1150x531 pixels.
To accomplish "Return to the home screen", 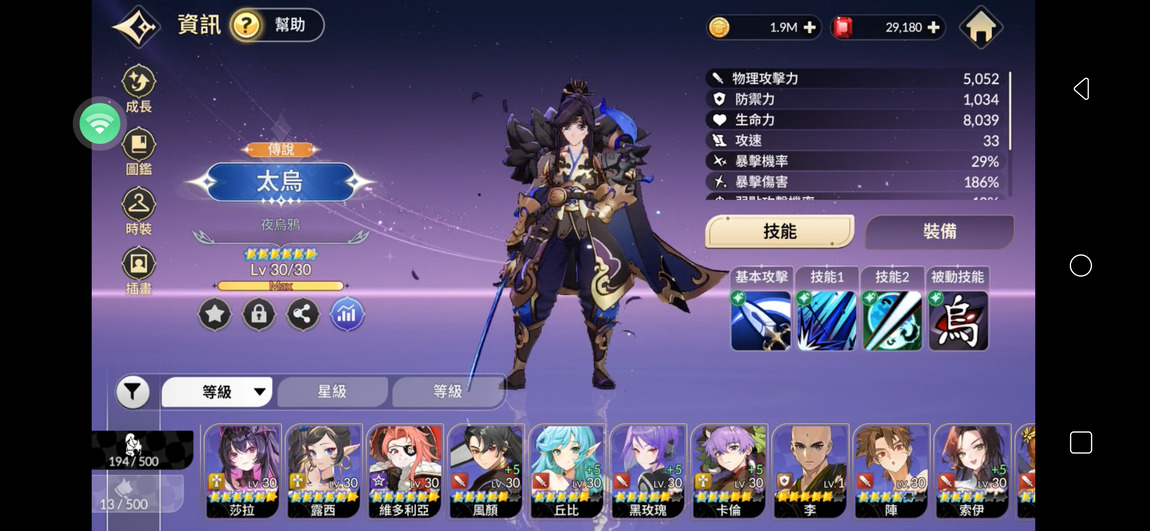I will click(x=980, y=27).
